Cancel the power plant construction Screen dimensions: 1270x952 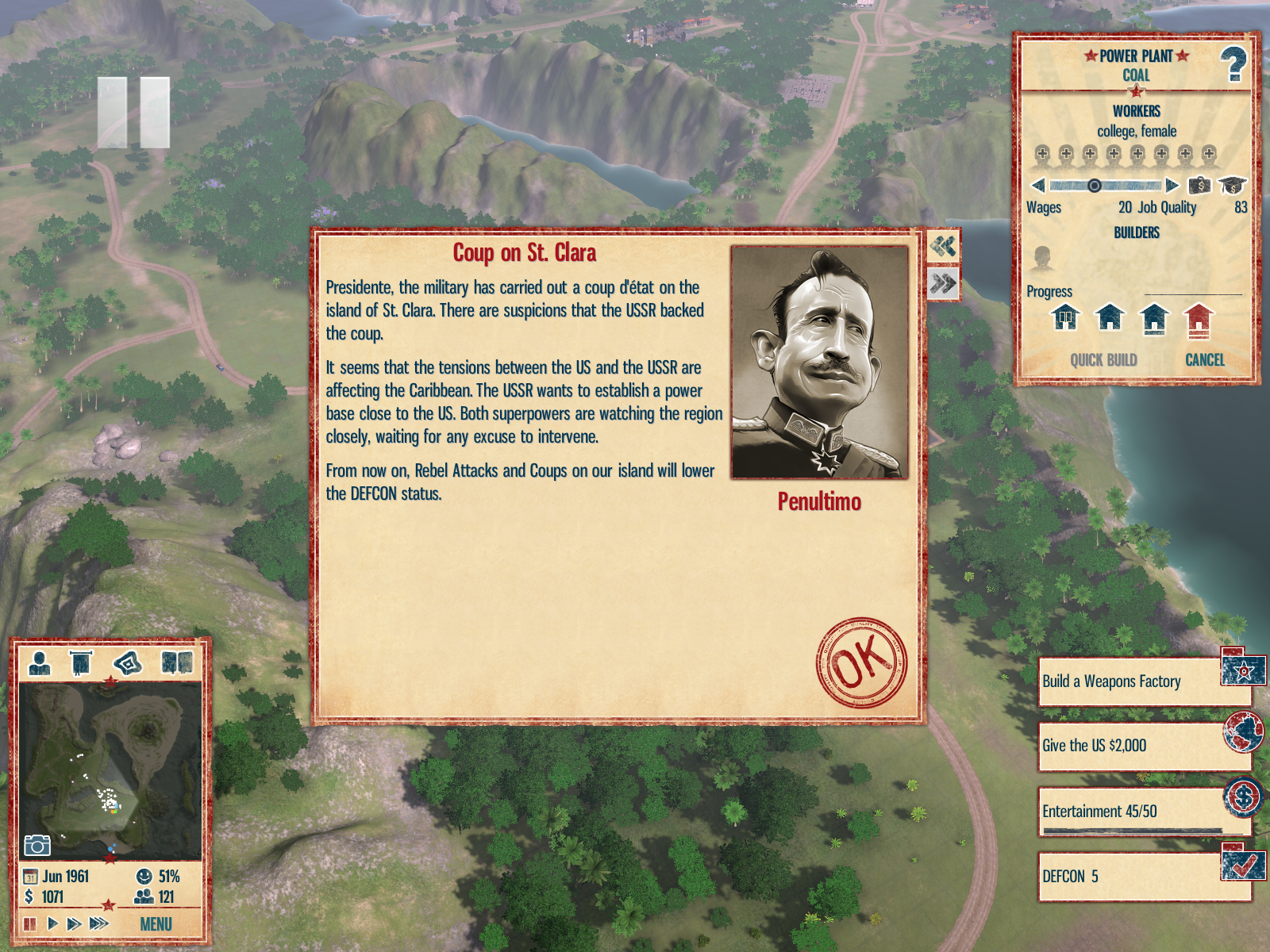(x=1204, y=360)
